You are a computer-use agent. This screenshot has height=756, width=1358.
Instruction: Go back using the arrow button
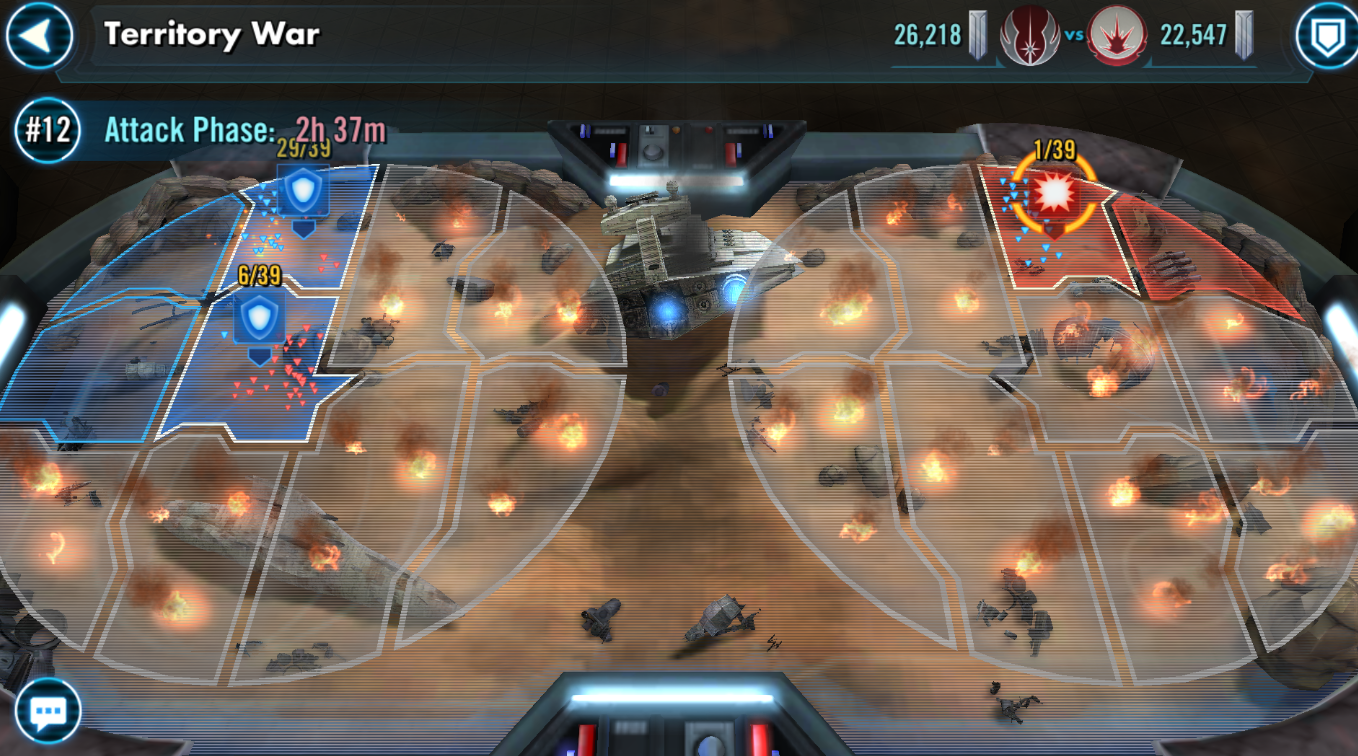pos(38,35)
